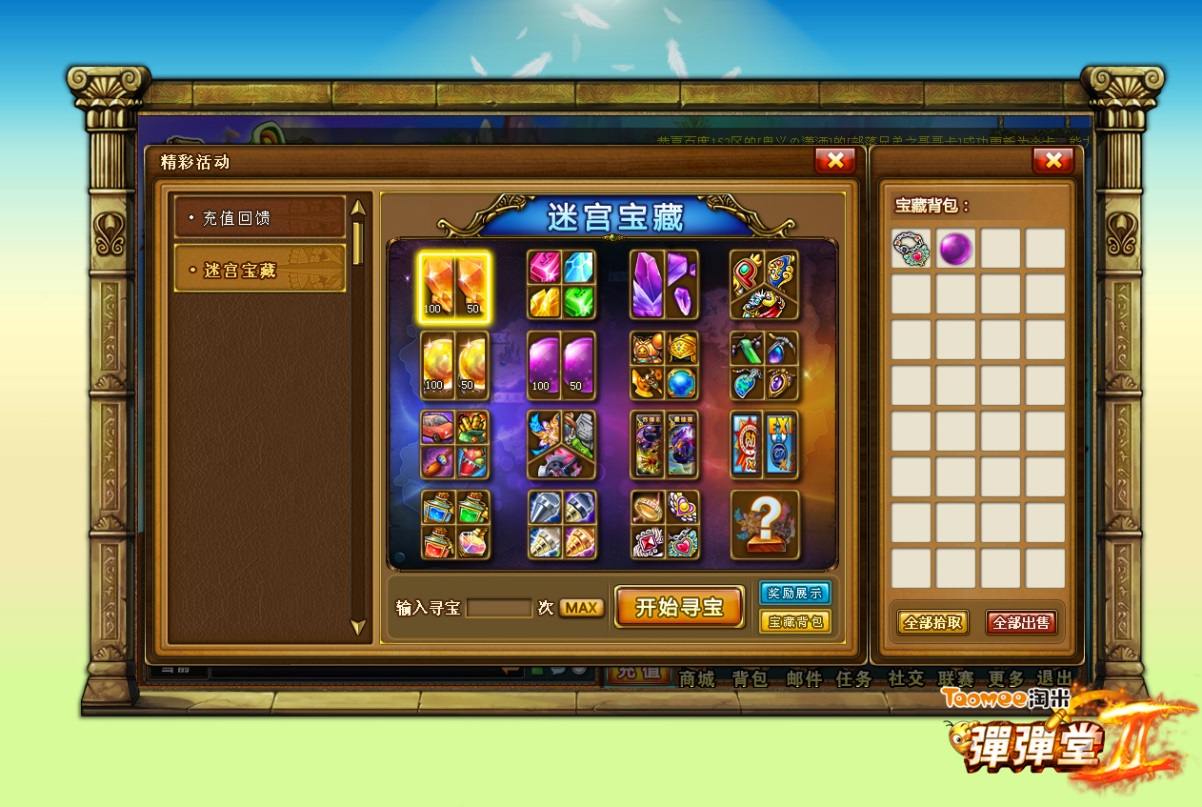
Task: Open 邮件 mail from the bottom menu
Action: (803, 679)
